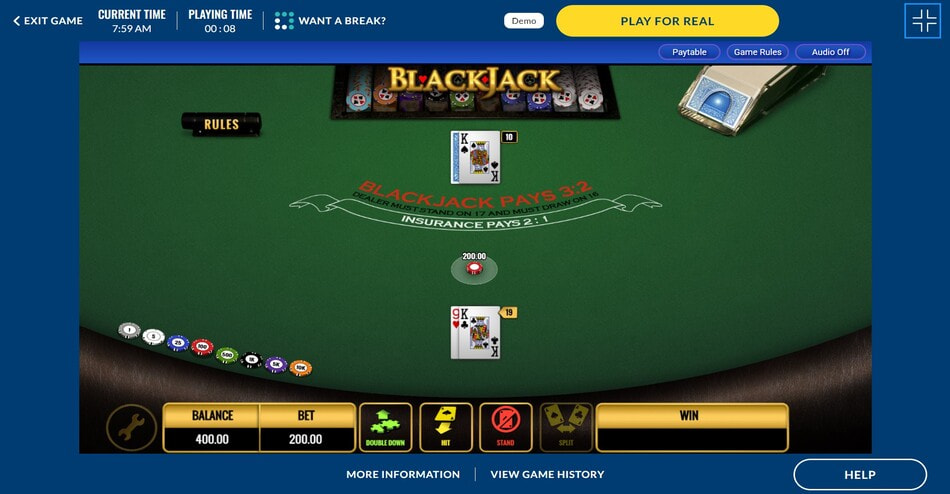The height and width of the screenshot is (494, 950).
Task: Pick the blue 25 chip
Action: click(178, 343)
